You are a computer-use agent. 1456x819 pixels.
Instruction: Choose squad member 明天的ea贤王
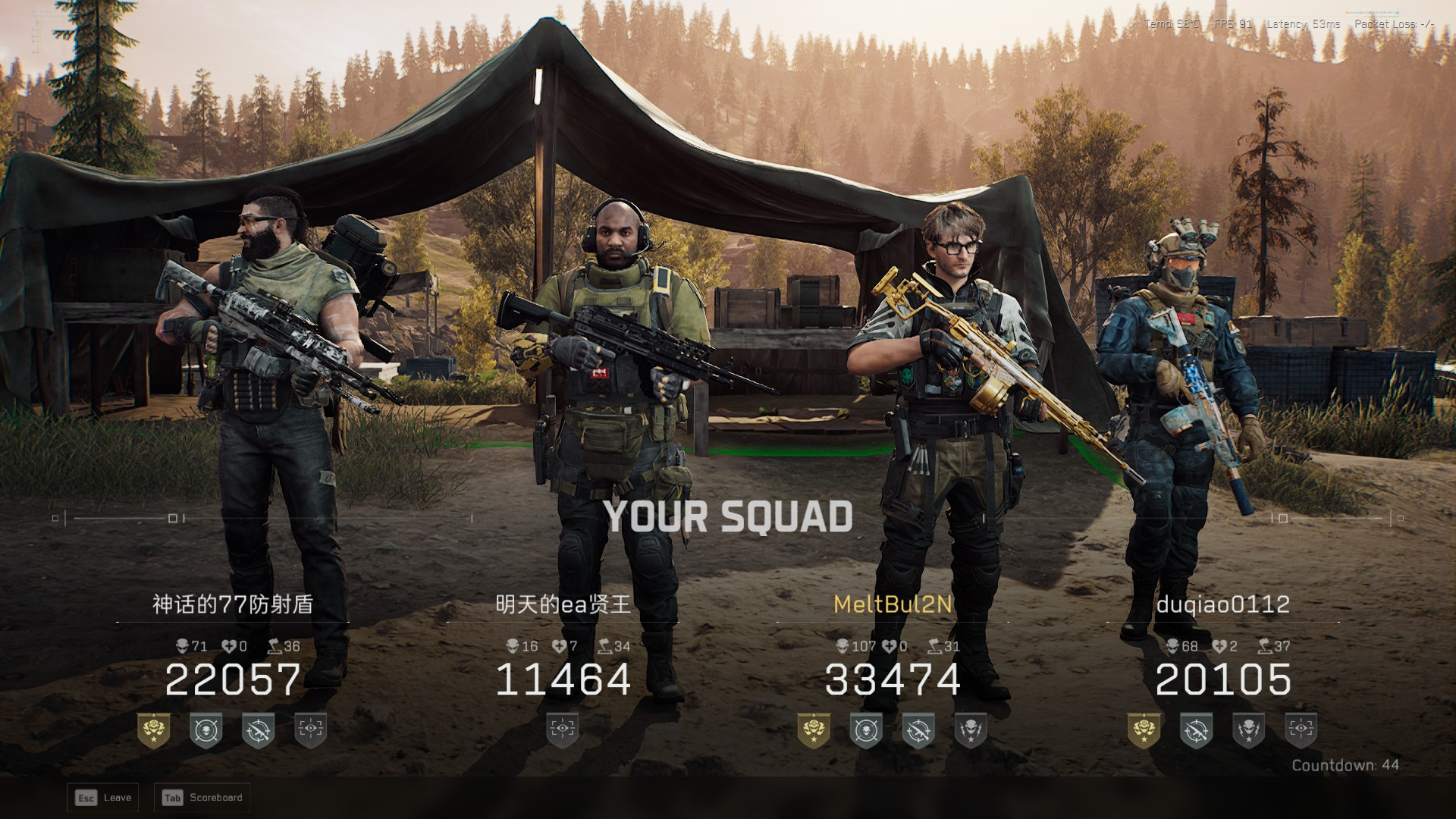563,604
